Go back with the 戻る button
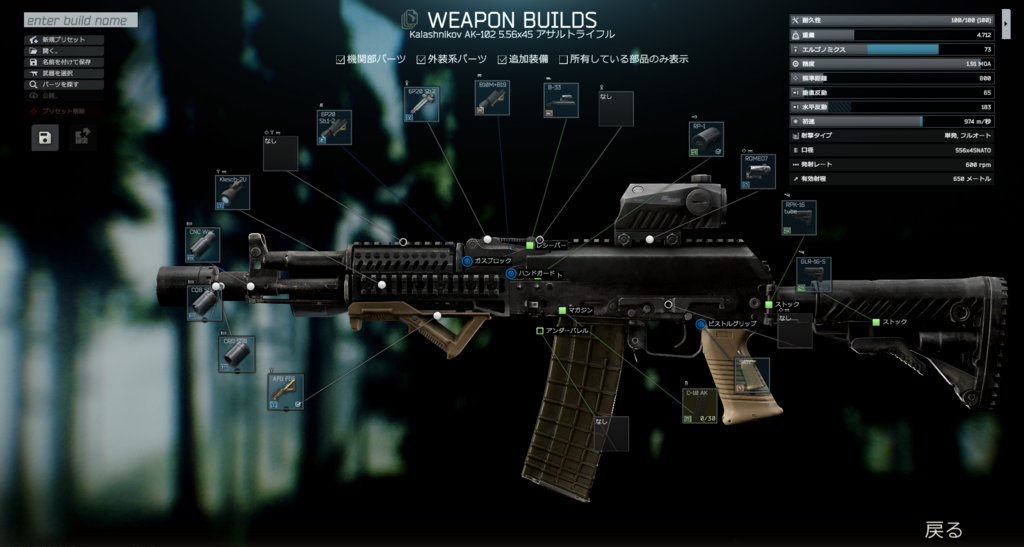Screen dimensions: 1024x547 click(x=943, y=529)
